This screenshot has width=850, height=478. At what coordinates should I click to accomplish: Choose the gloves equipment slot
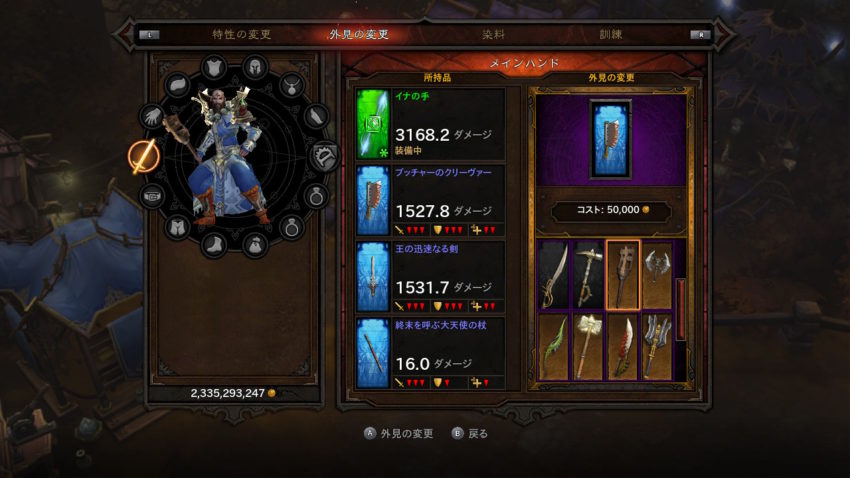(152, 116)
